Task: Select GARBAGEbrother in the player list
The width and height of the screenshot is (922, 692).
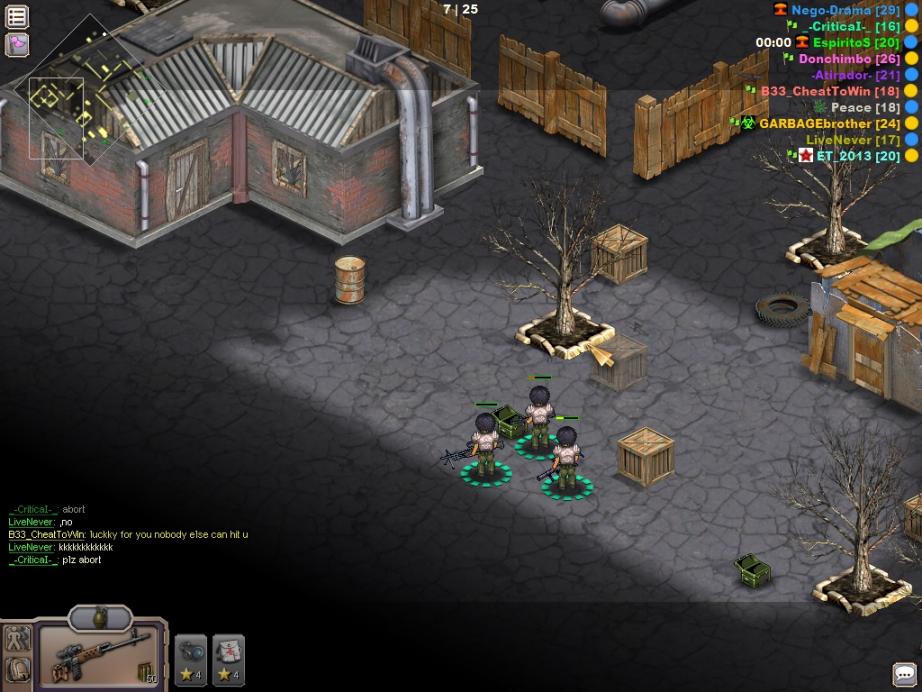Action: pyautogui.click(x=829, y=124)
